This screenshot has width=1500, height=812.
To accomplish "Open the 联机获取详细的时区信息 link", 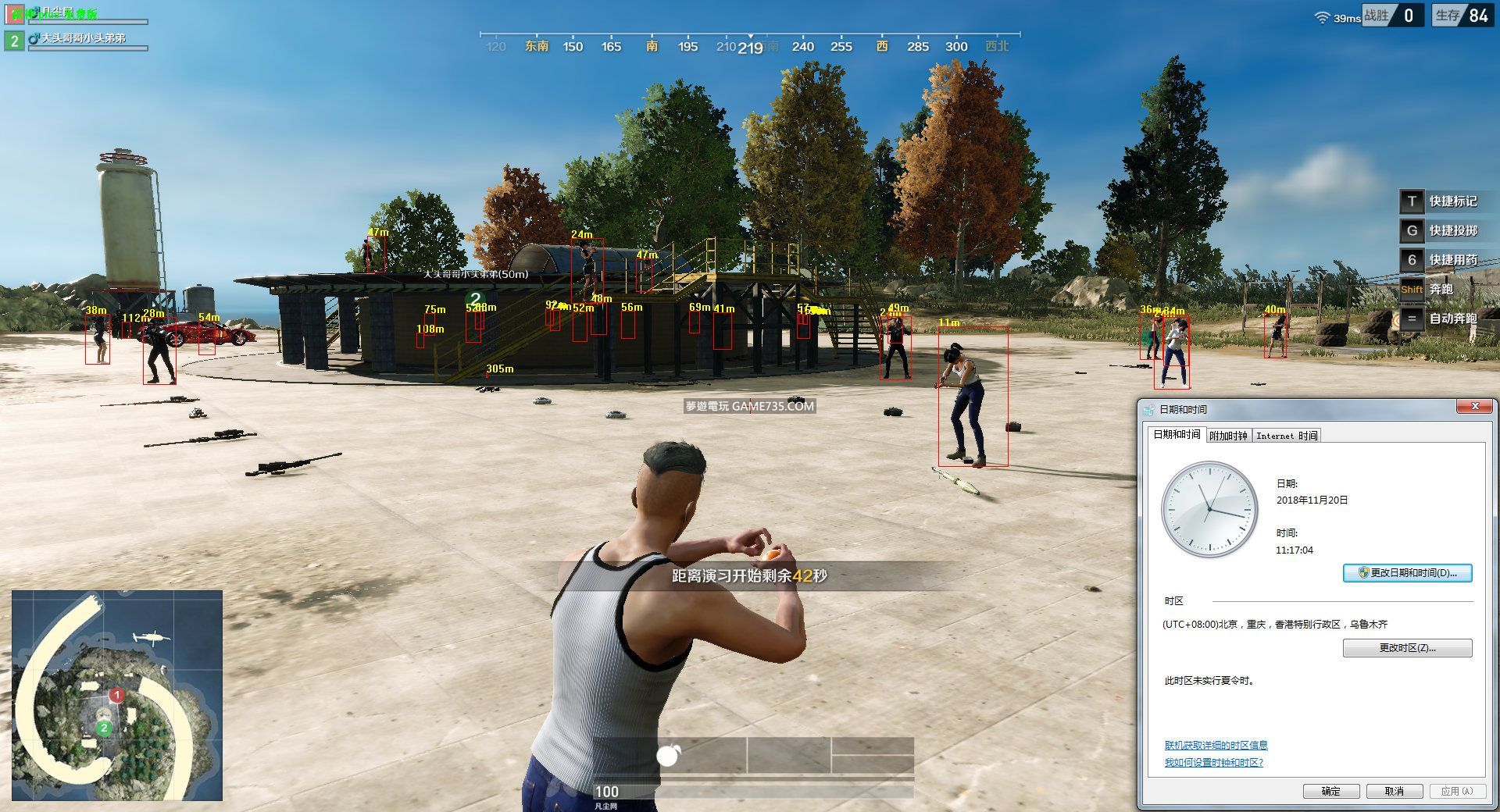I will click(1216, 746).
